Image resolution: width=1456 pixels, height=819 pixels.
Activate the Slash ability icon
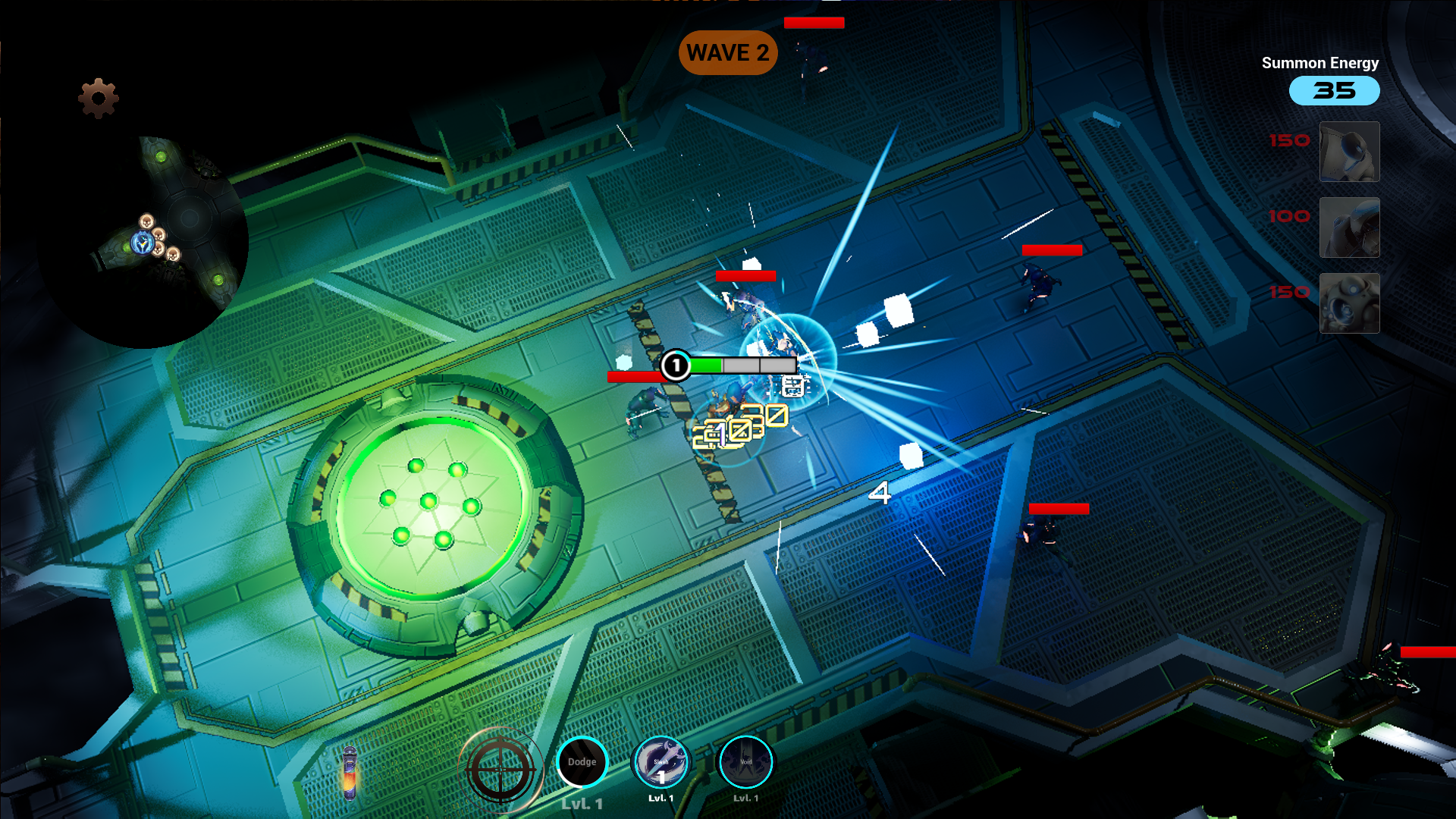coord(661,762)
